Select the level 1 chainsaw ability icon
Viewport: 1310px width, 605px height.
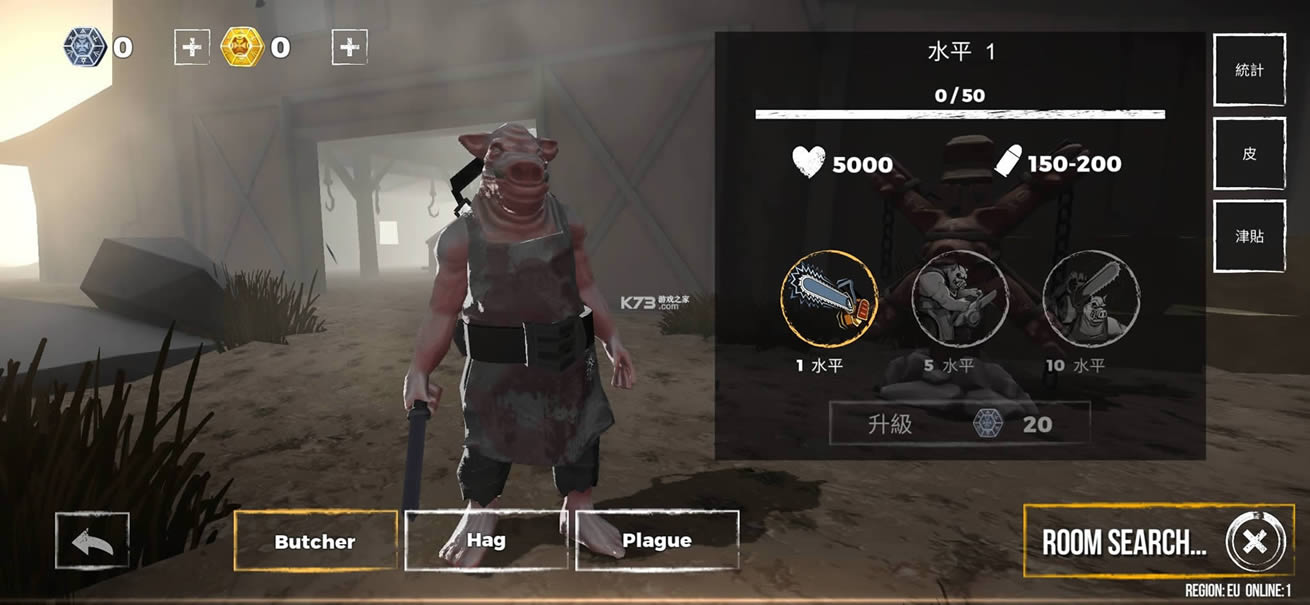[829, 298]
